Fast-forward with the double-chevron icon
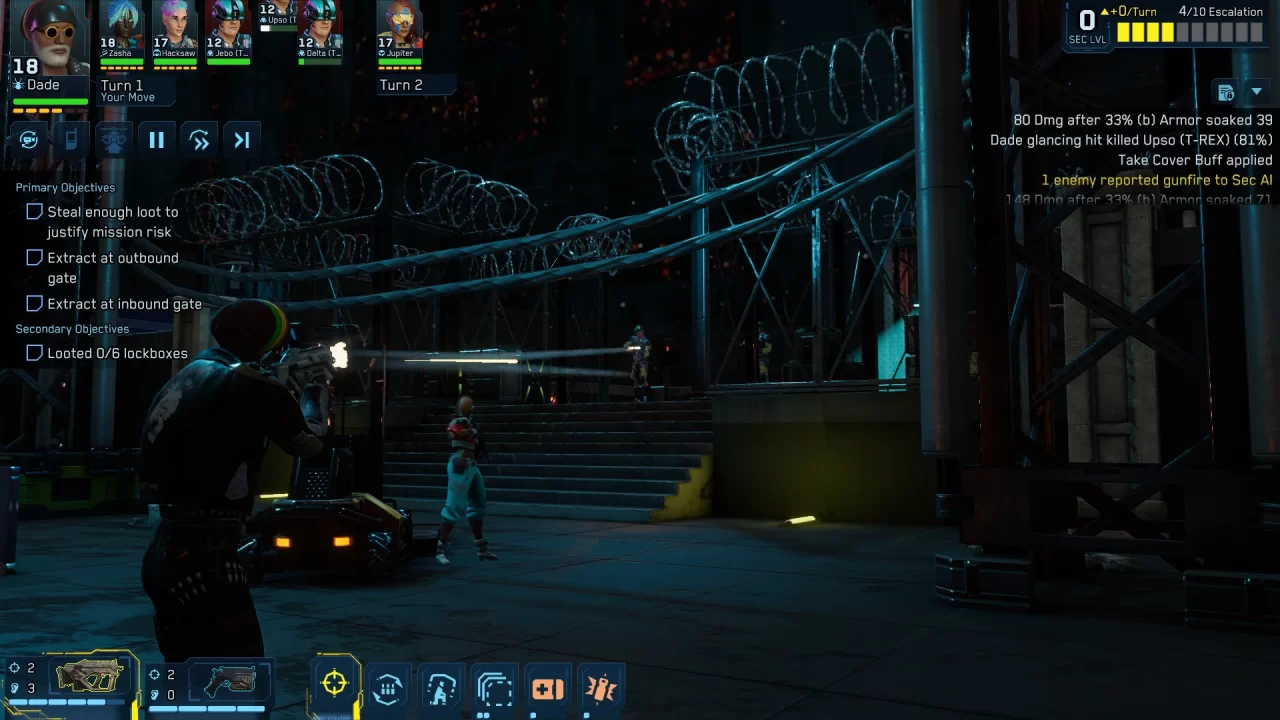This screenshot has height=720, width=1280. tap(199, 139)
